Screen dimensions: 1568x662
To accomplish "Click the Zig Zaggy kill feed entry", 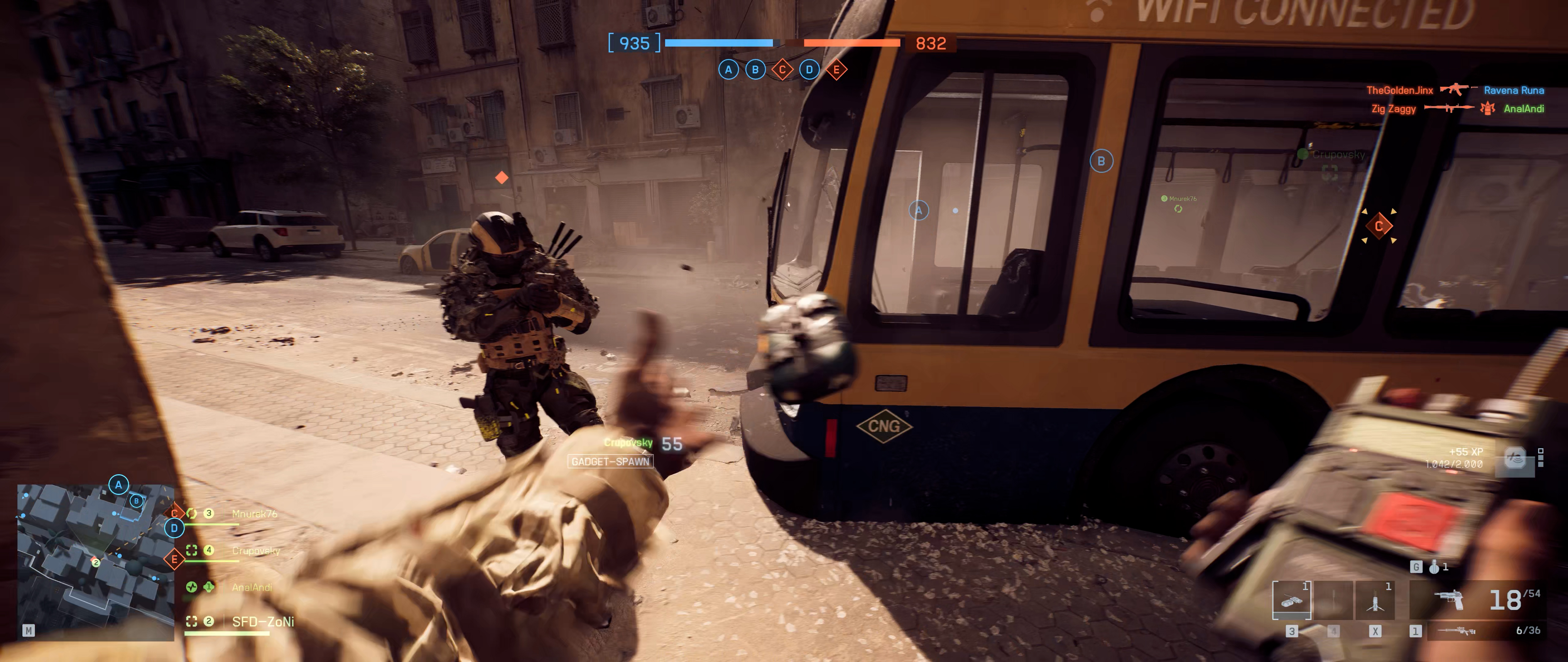I will pos(1393,109).
